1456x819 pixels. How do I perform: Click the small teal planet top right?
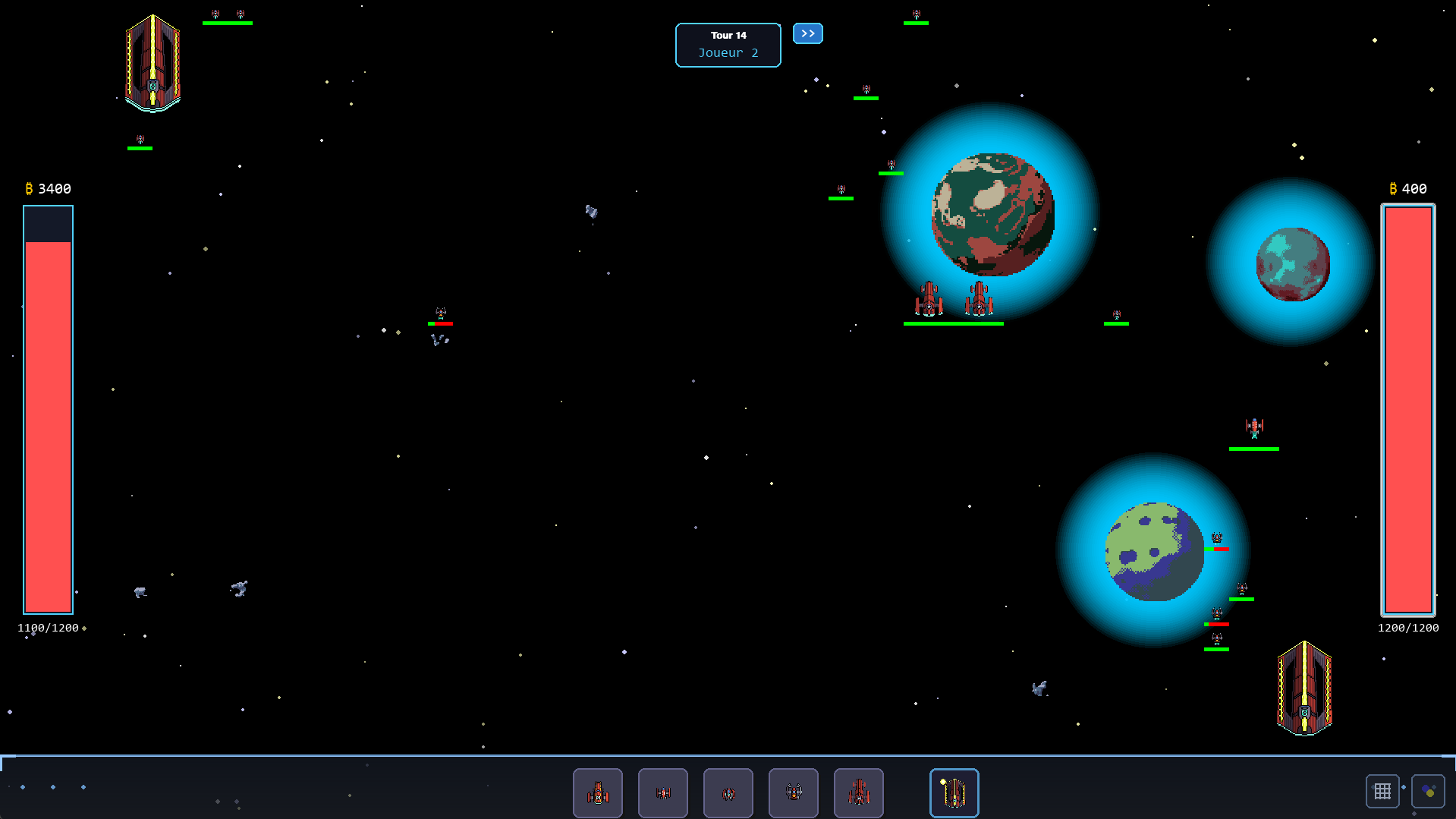pyautogui.click(x=1293, y=263)
